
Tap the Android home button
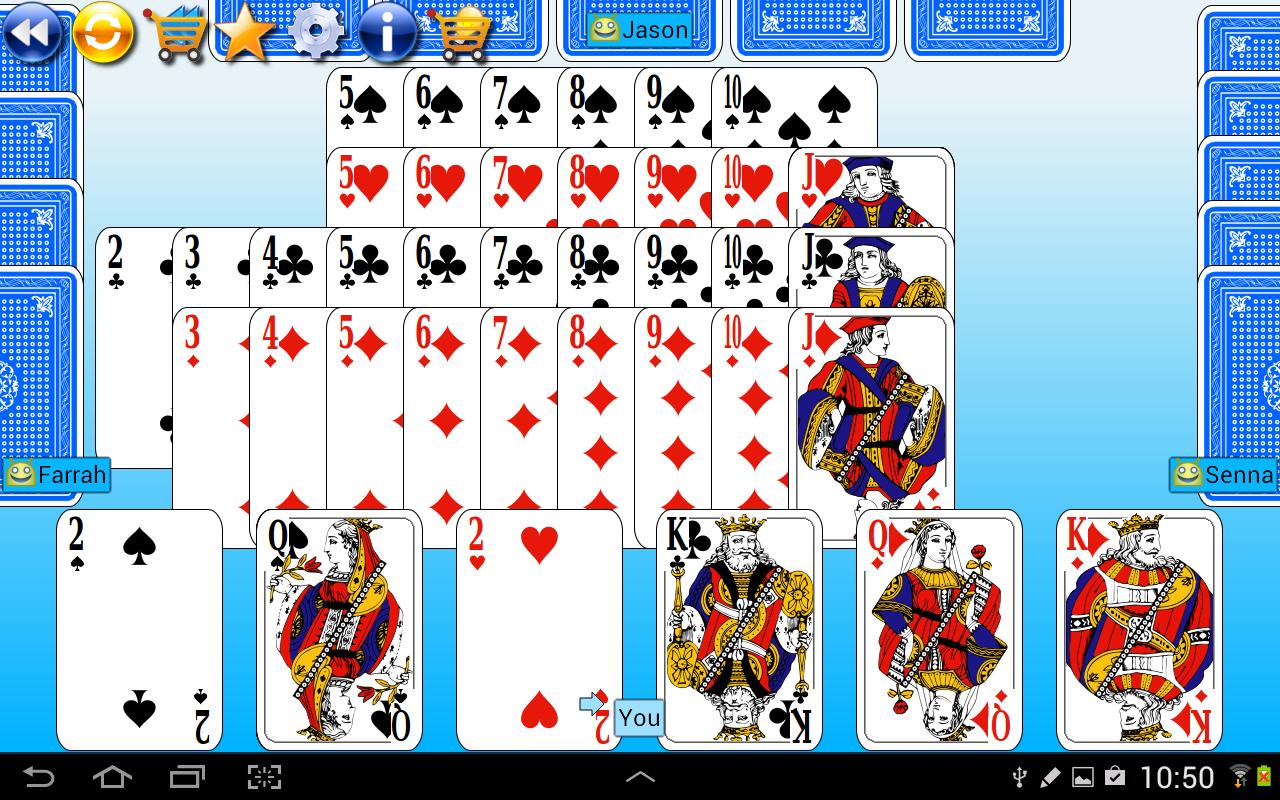tap(112, 776)
